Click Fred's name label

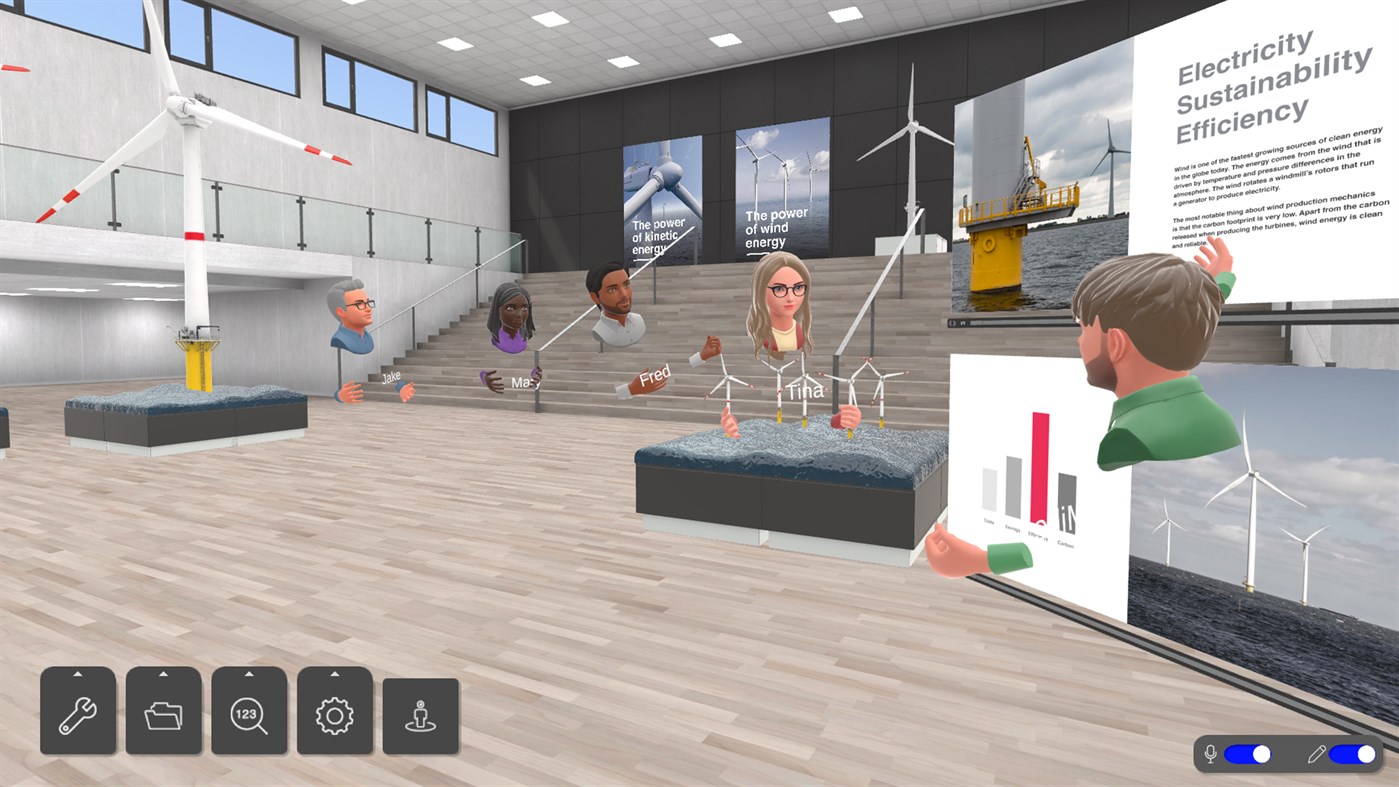pos(657,376)
